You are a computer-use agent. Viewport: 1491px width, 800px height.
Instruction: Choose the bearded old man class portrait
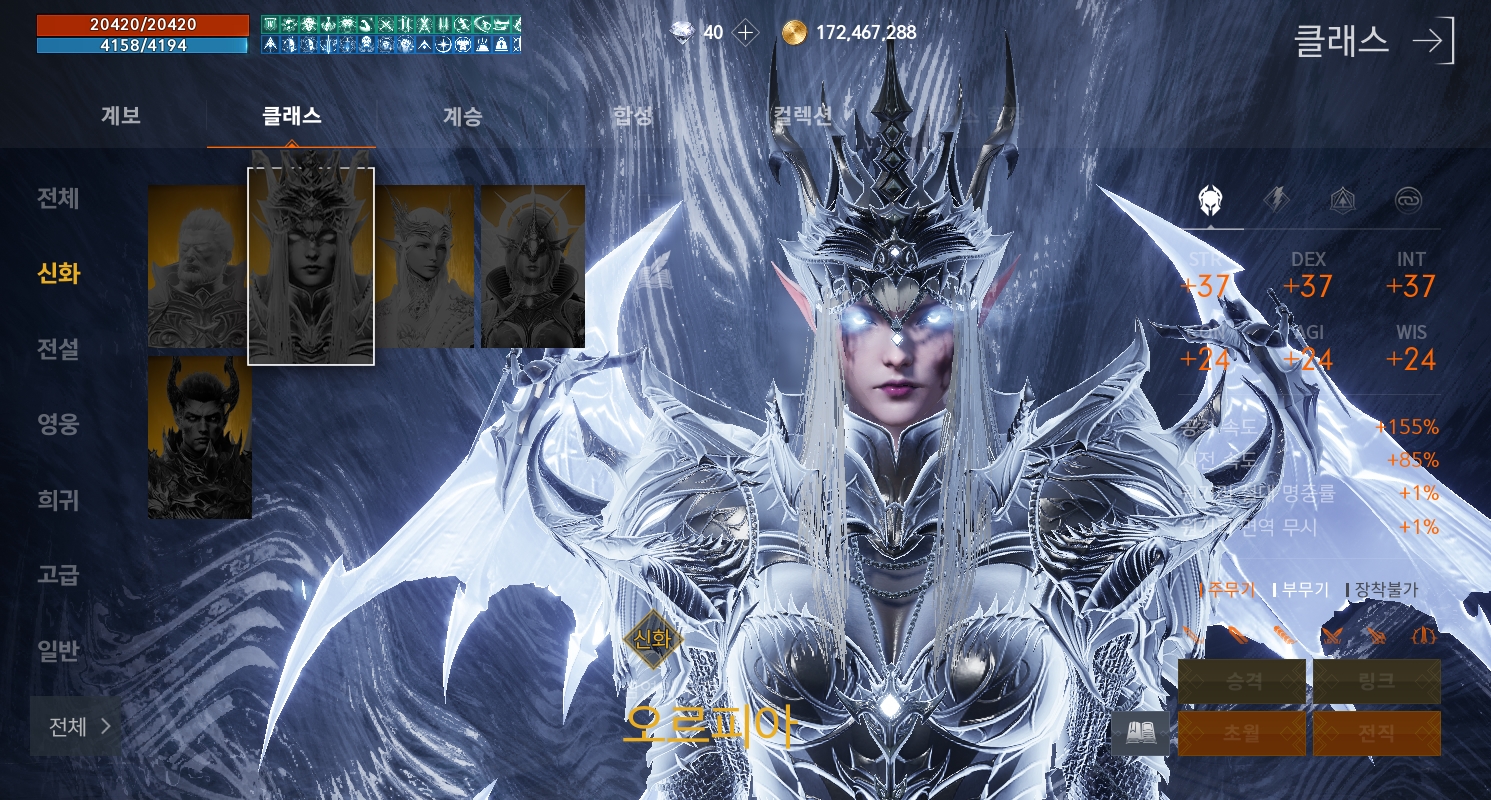[x=197, y=267]
